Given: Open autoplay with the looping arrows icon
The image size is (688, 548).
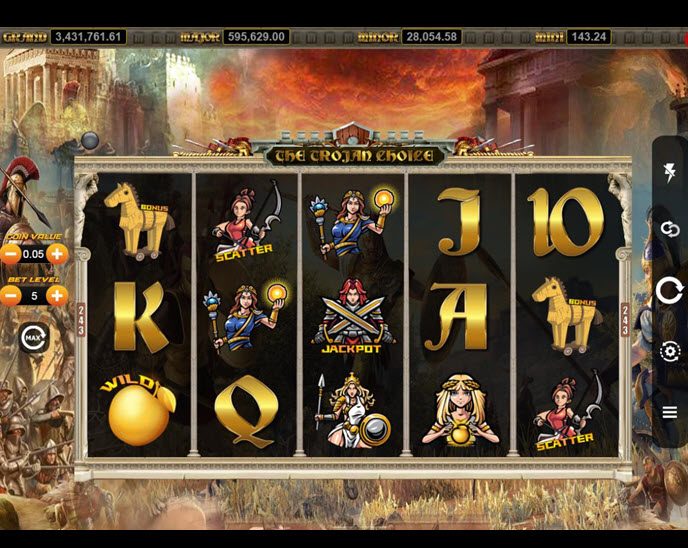Looking at the screenshot, I should tap(669, 229).
